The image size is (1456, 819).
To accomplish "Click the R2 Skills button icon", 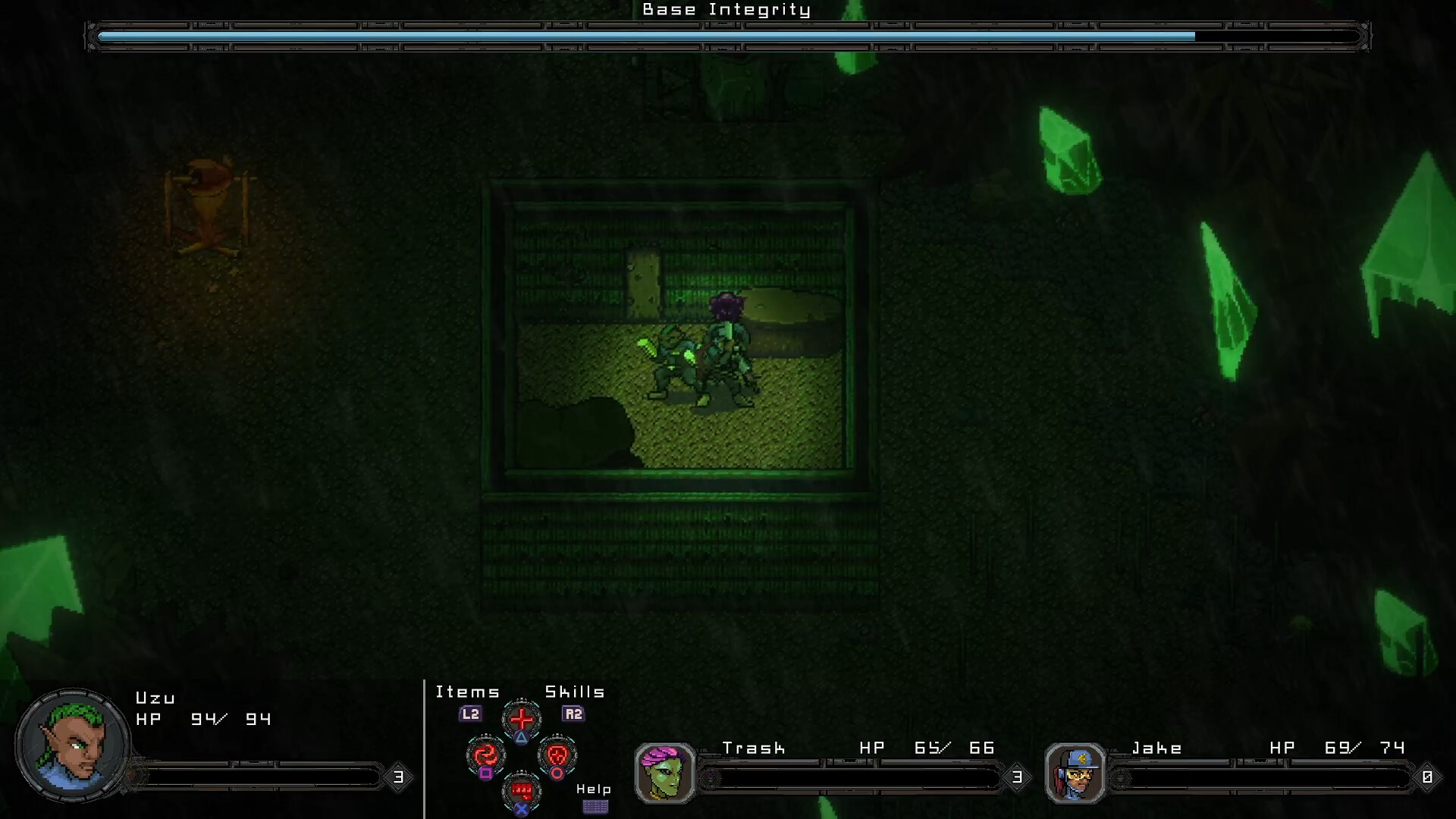I will [572, 714].
